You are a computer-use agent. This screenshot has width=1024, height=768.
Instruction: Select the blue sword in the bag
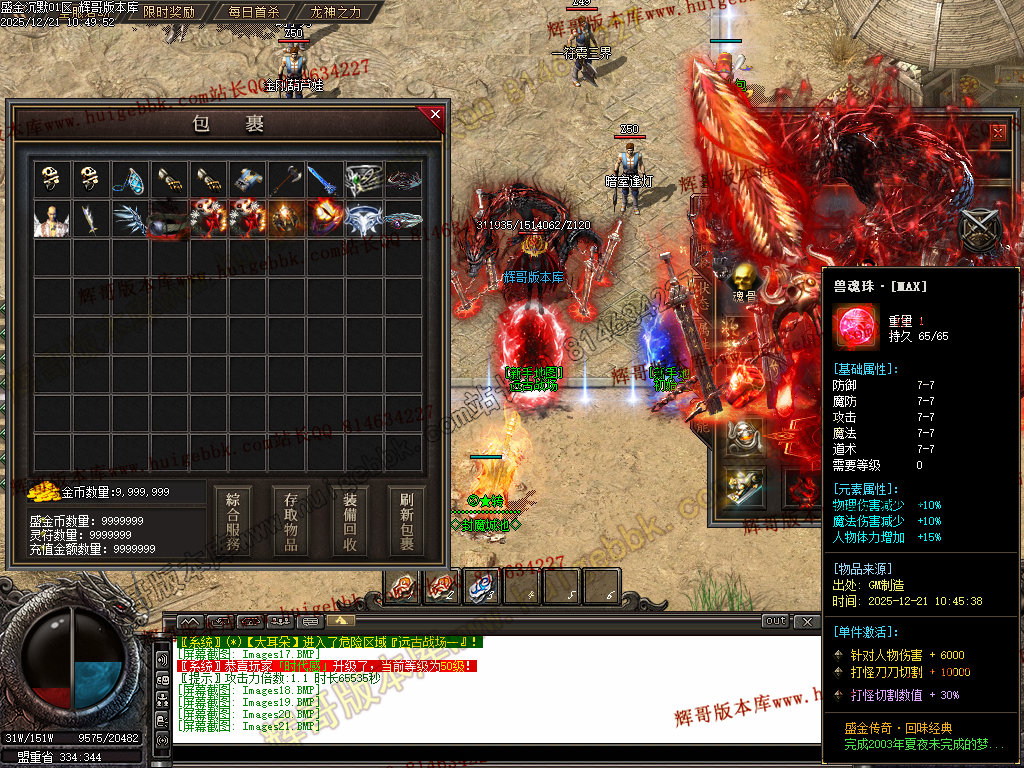tap(323, 179)
